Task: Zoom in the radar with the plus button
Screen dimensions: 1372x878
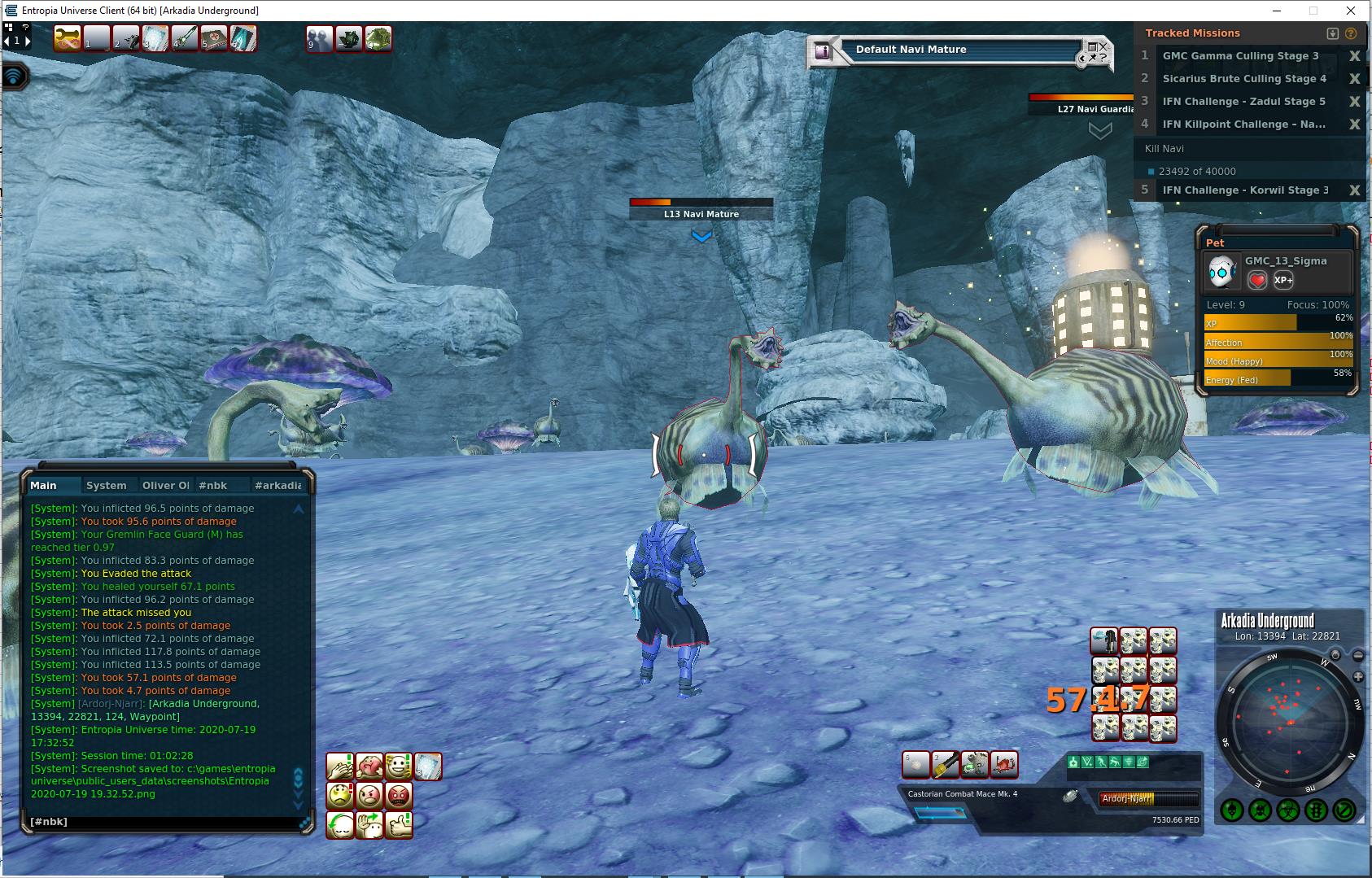Action: [1357, 677]
